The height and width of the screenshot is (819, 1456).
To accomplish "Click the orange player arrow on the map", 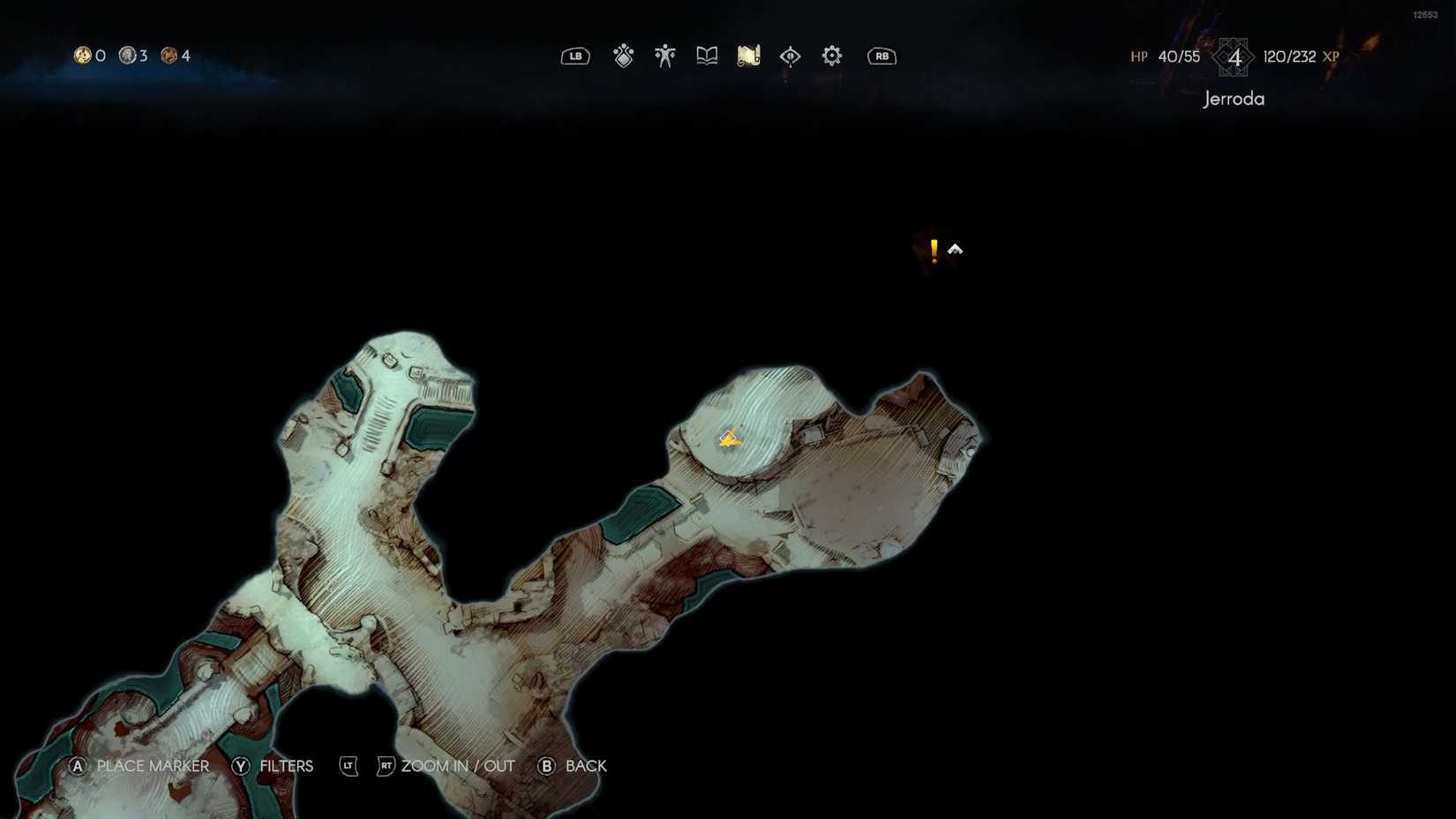I will pyautogui.click(x=729, y=438).
